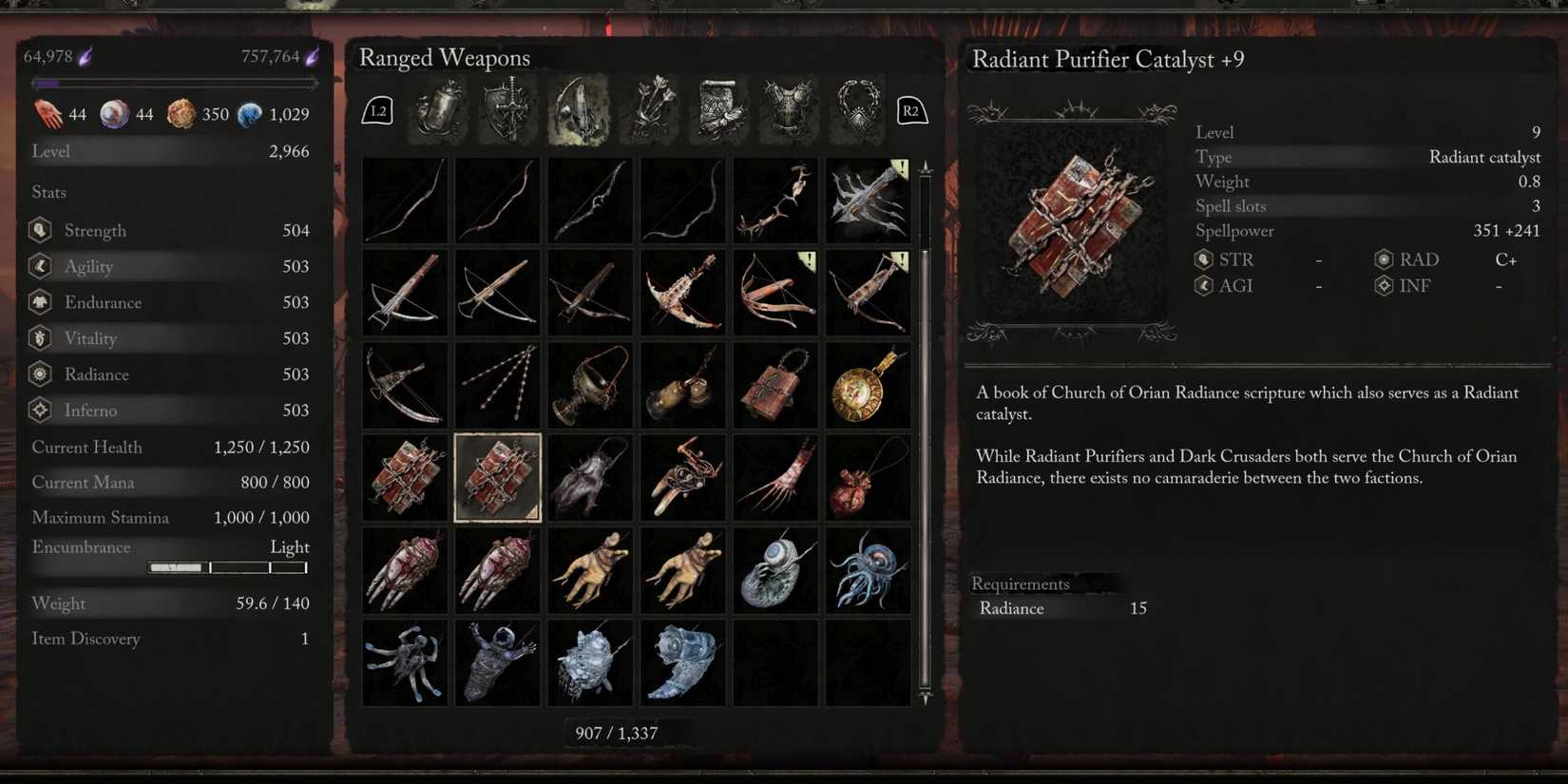The image size is (1568, 784).
Task: Click the RAD scaling icon in item details
Action: 1383,258
